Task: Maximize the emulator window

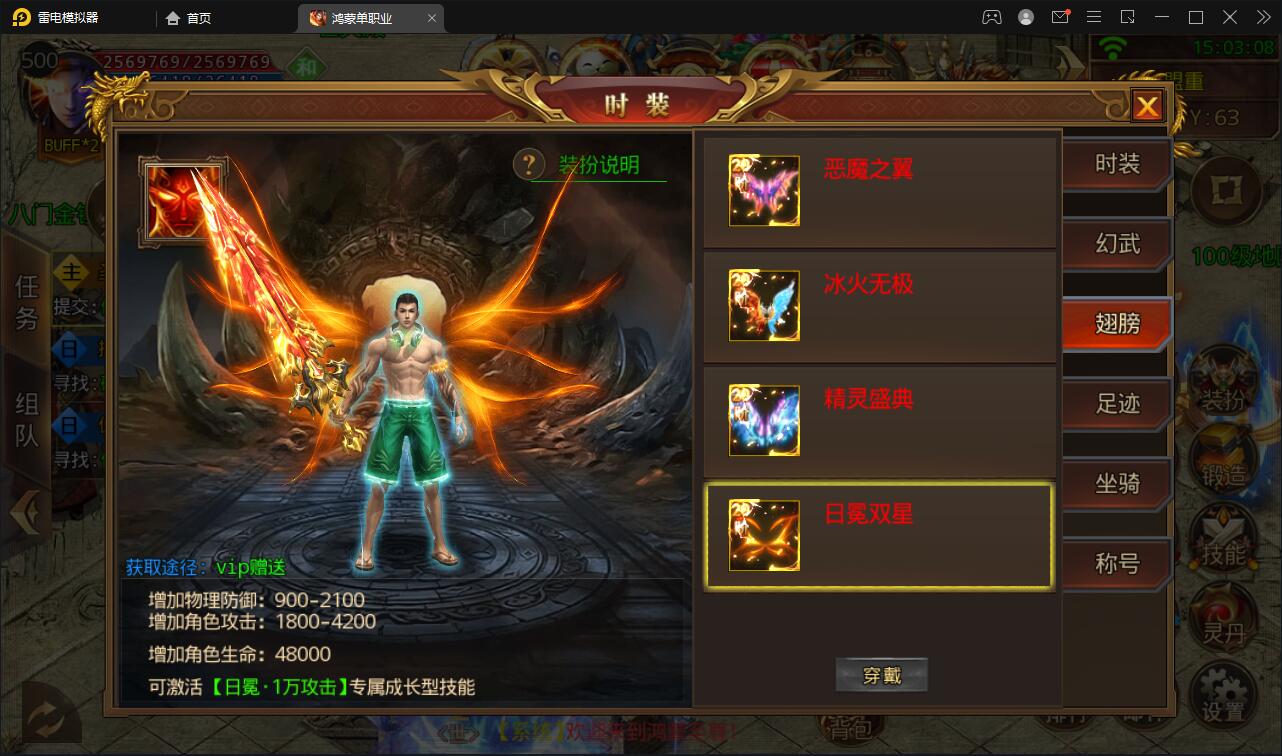Action: point(1195,17)
